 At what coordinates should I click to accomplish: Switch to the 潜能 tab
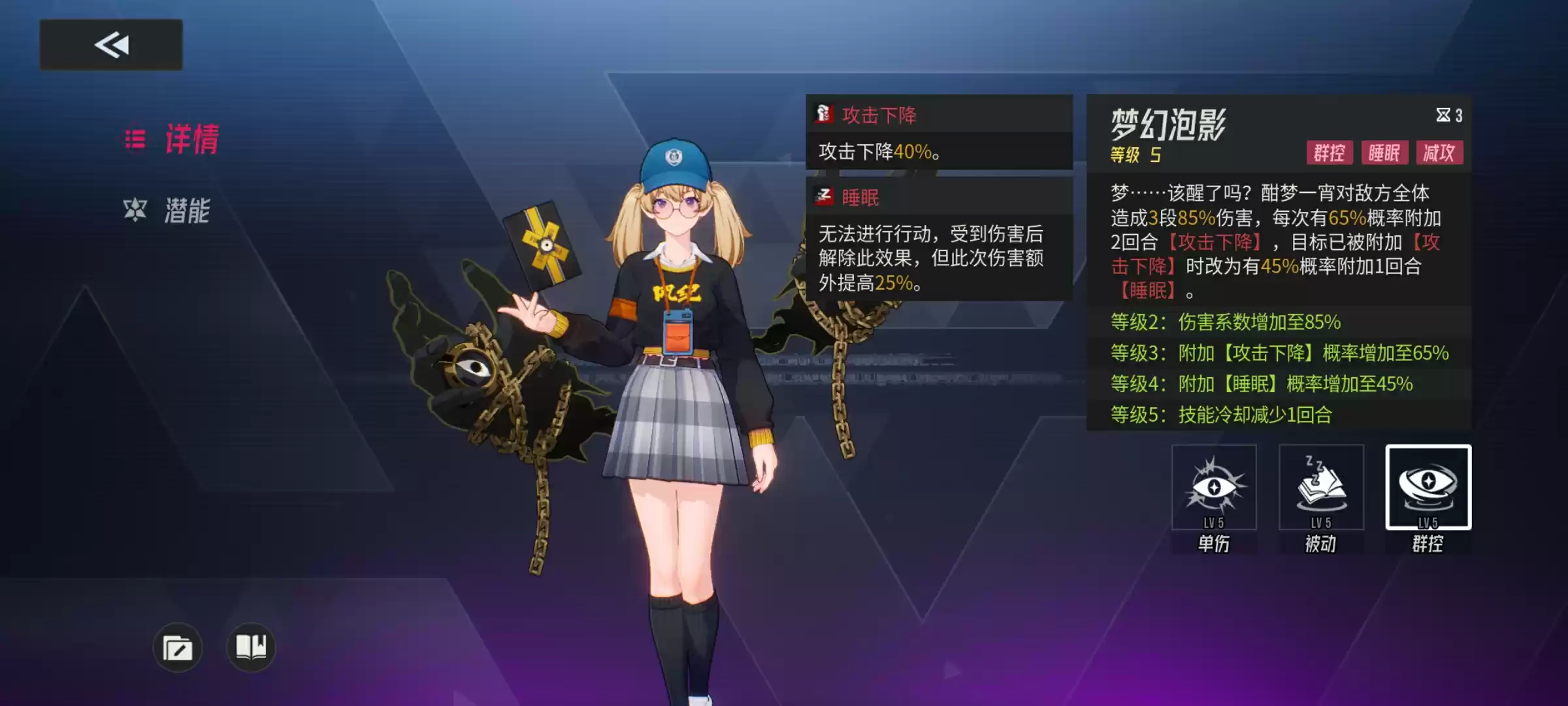click(188, 211)
